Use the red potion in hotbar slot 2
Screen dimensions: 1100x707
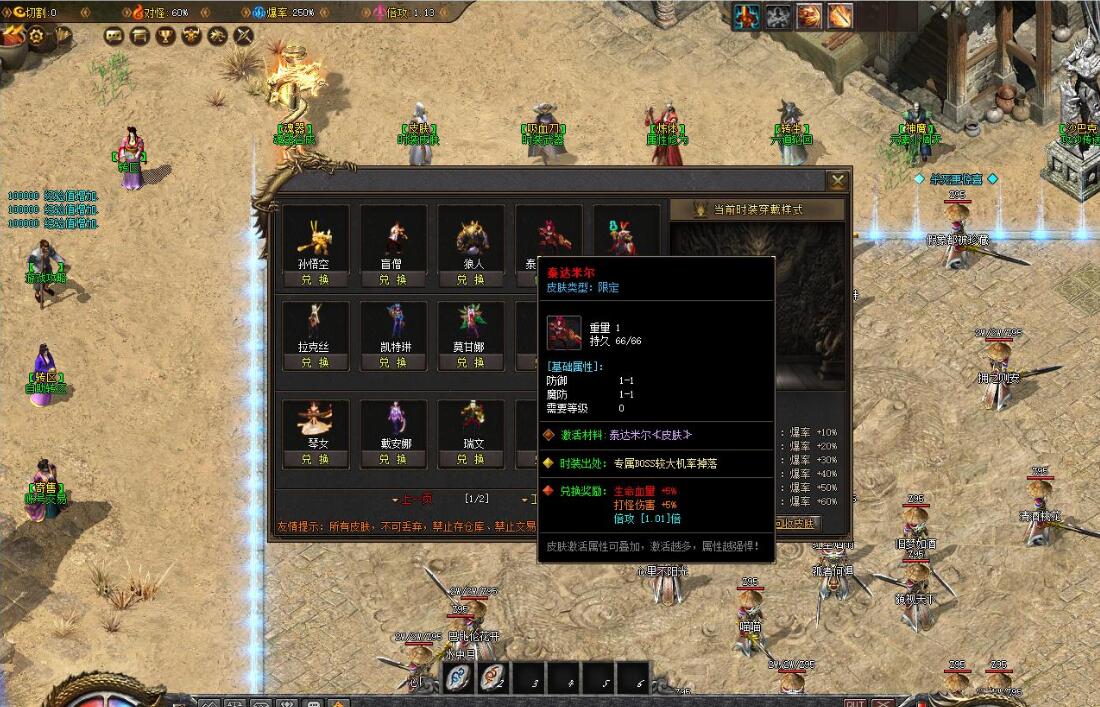pos(492,677)
